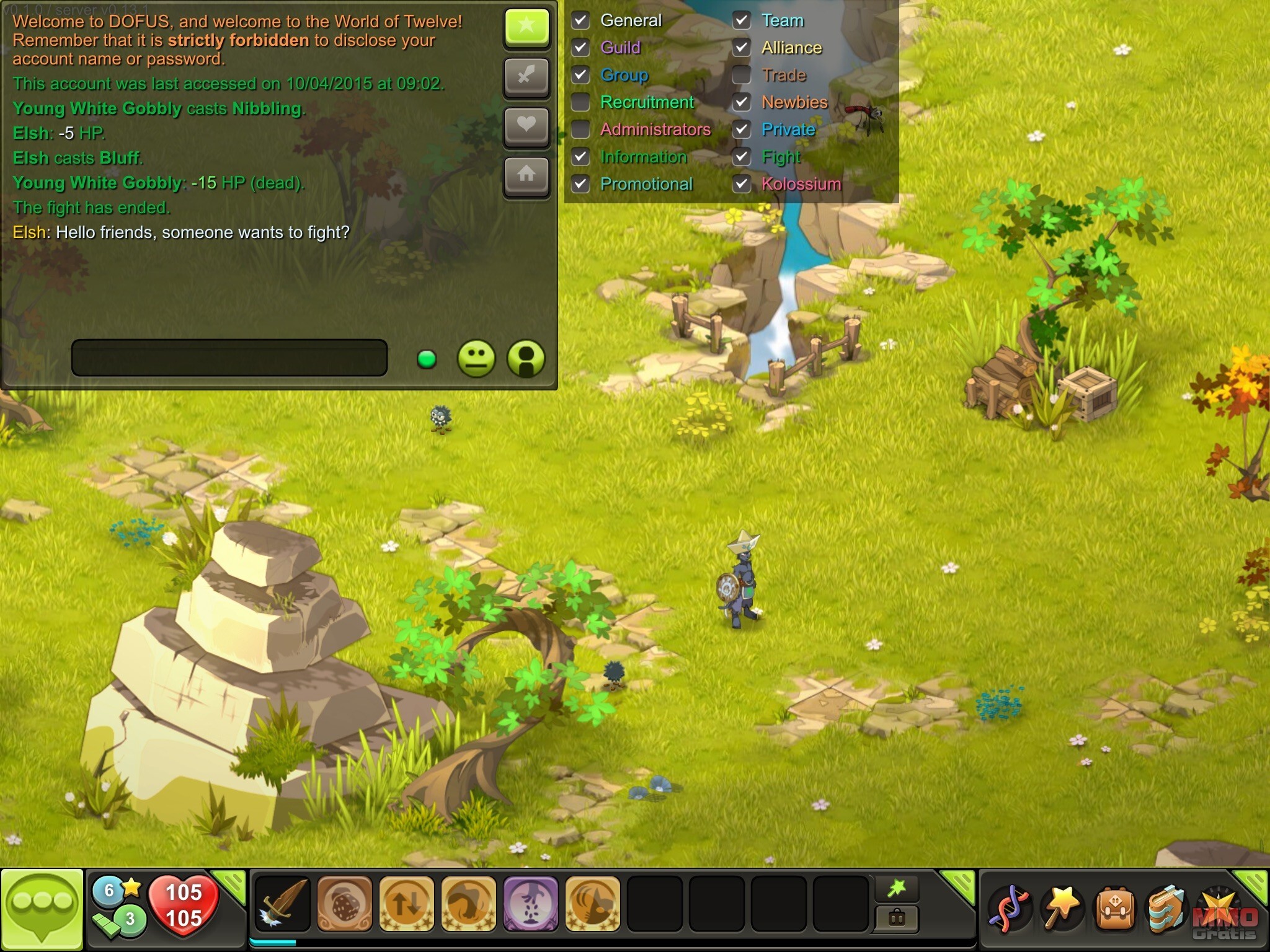The height and width of the screenshot is (952, 1270).
Task: Click the chat message input field
Action: (229, 358)
